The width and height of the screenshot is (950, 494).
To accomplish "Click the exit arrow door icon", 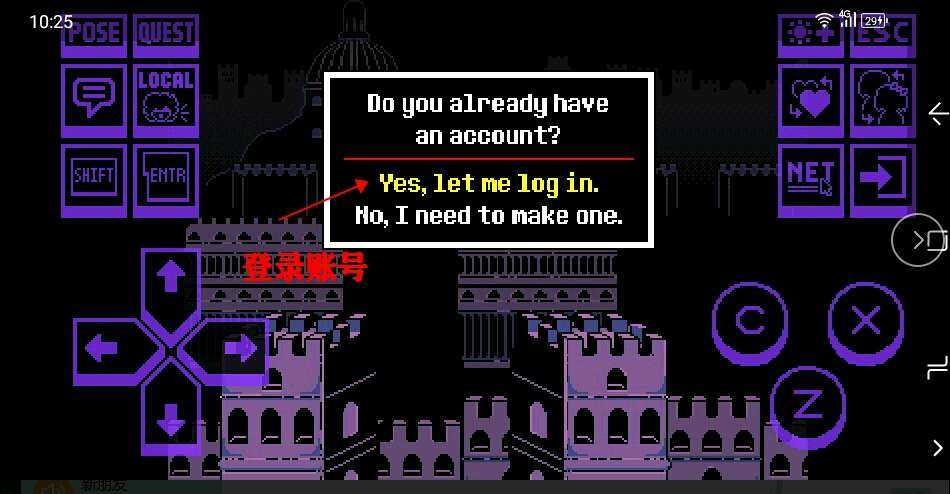I will (882, 177).
